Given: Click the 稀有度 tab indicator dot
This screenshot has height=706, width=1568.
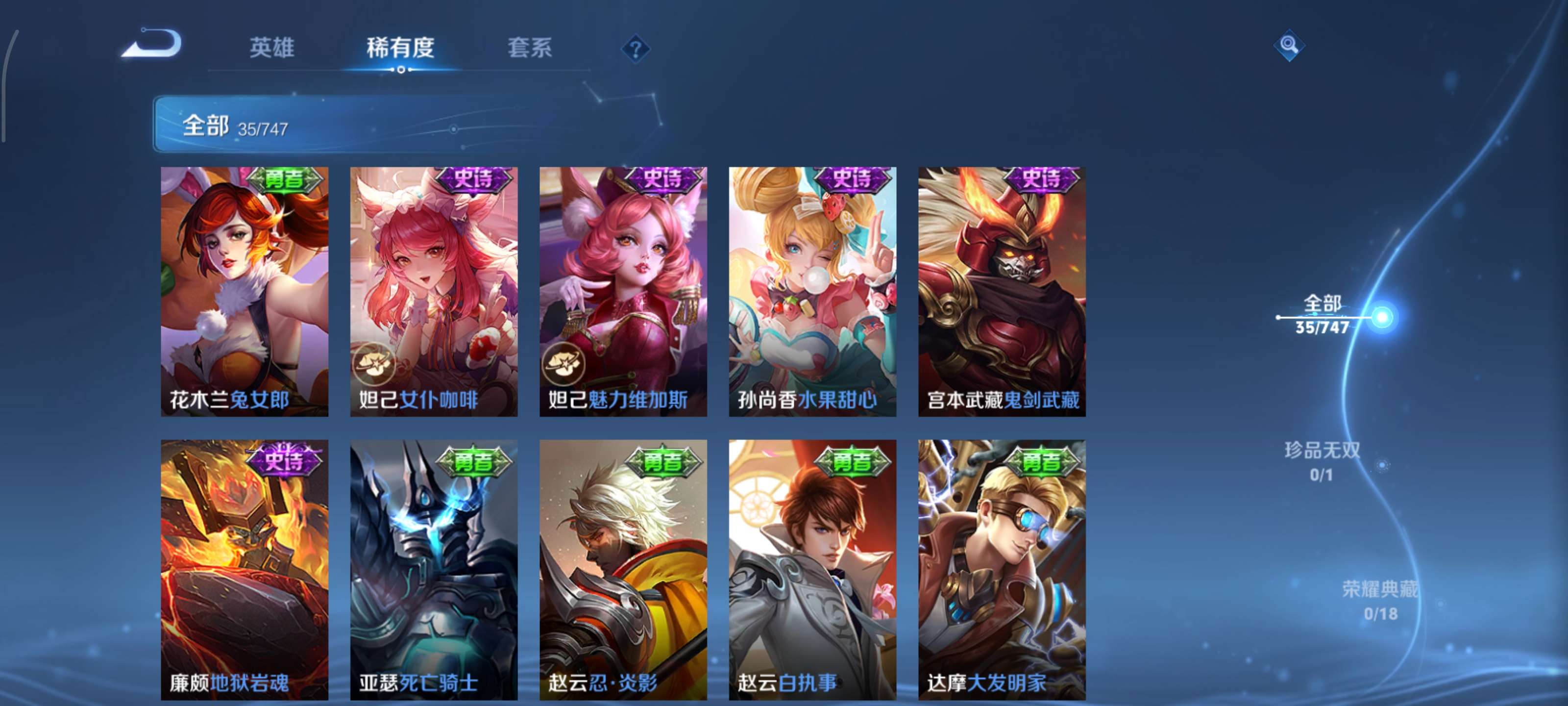Looking at the screenshot, I should pos(402,70).
